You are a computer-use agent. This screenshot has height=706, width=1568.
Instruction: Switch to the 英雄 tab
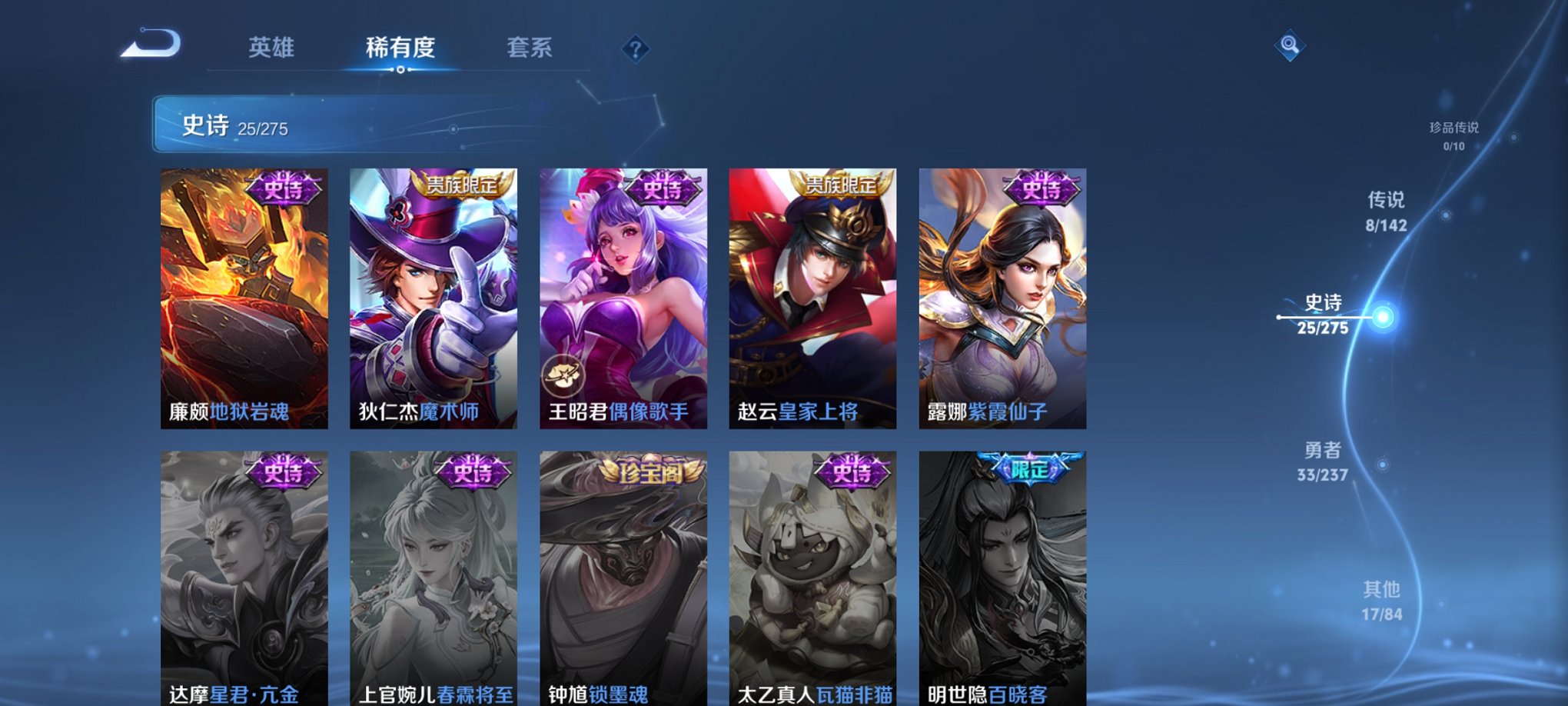click(270, 48)
